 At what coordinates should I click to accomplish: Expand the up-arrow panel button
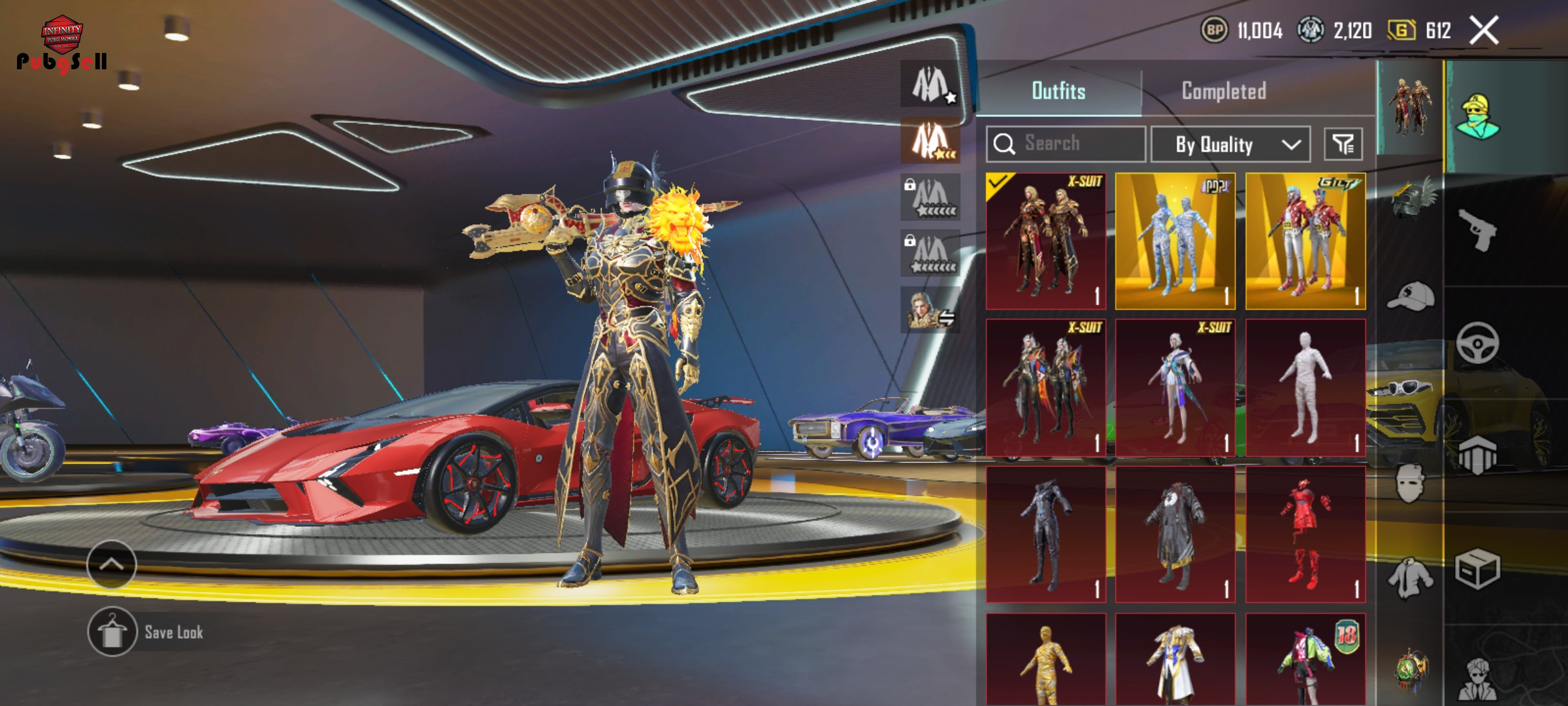point(112,564)
